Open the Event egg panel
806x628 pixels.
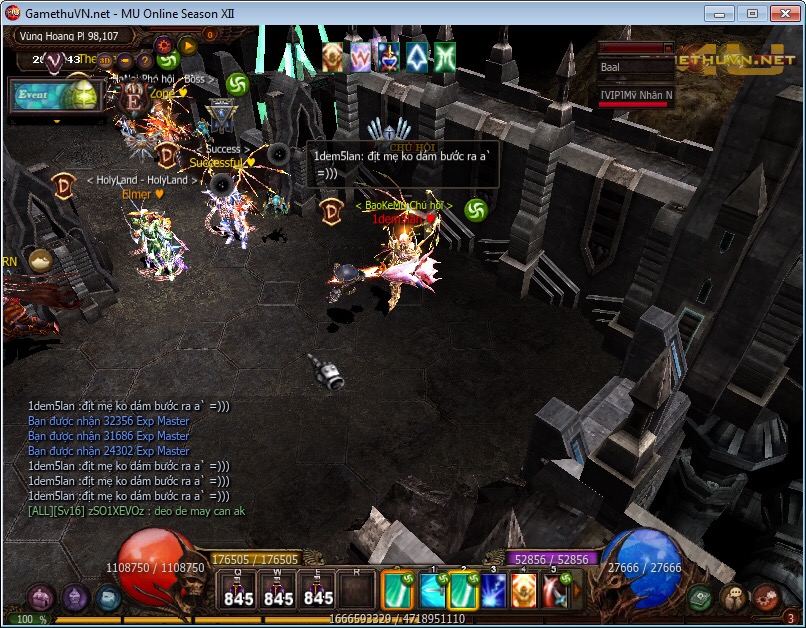pos(55,96)
